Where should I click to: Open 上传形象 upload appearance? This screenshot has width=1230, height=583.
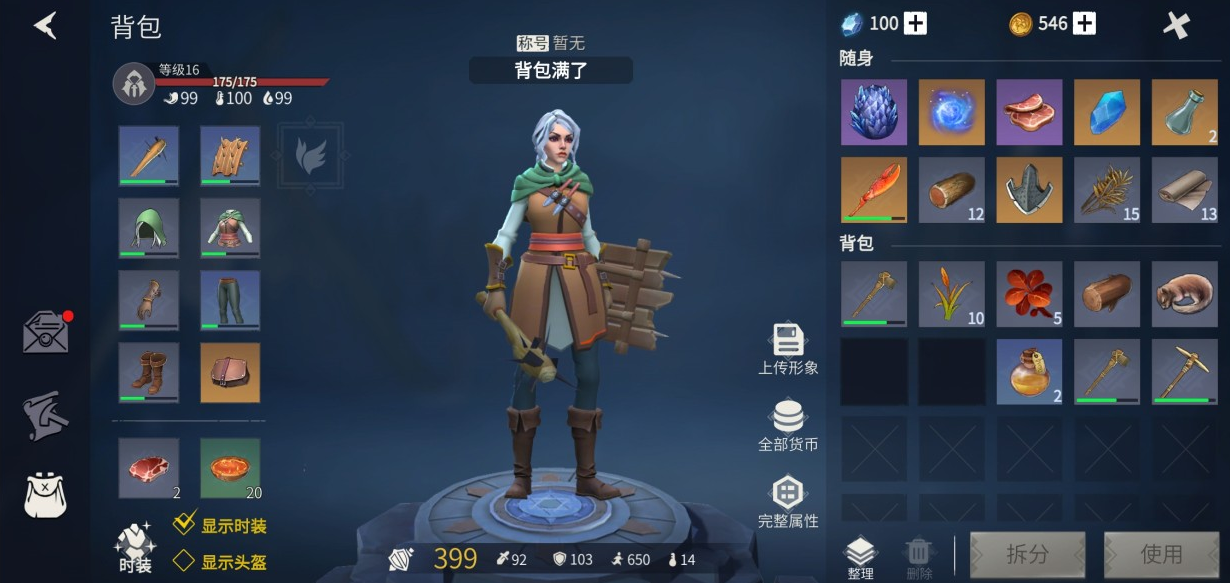click(788, 348)
